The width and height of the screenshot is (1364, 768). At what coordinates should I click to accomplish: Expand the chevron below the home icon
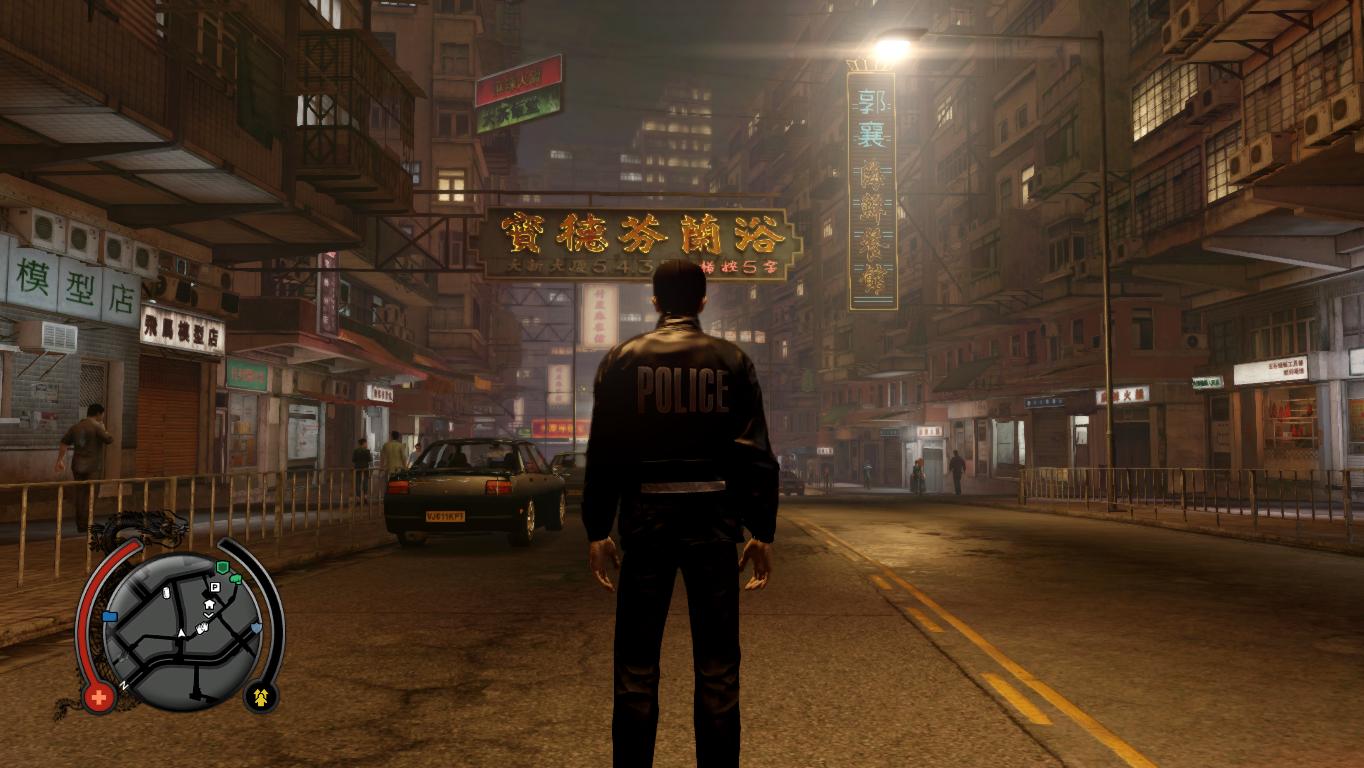[207, 616]
